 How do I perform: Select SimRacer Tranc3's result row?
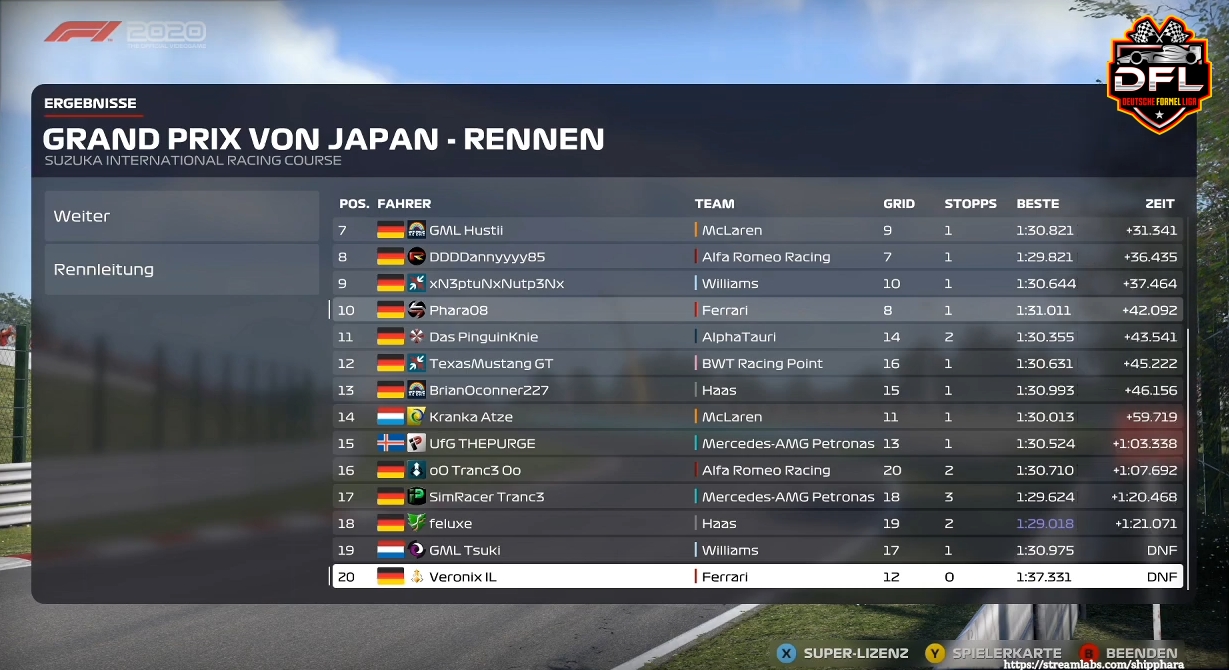(757, 497)
